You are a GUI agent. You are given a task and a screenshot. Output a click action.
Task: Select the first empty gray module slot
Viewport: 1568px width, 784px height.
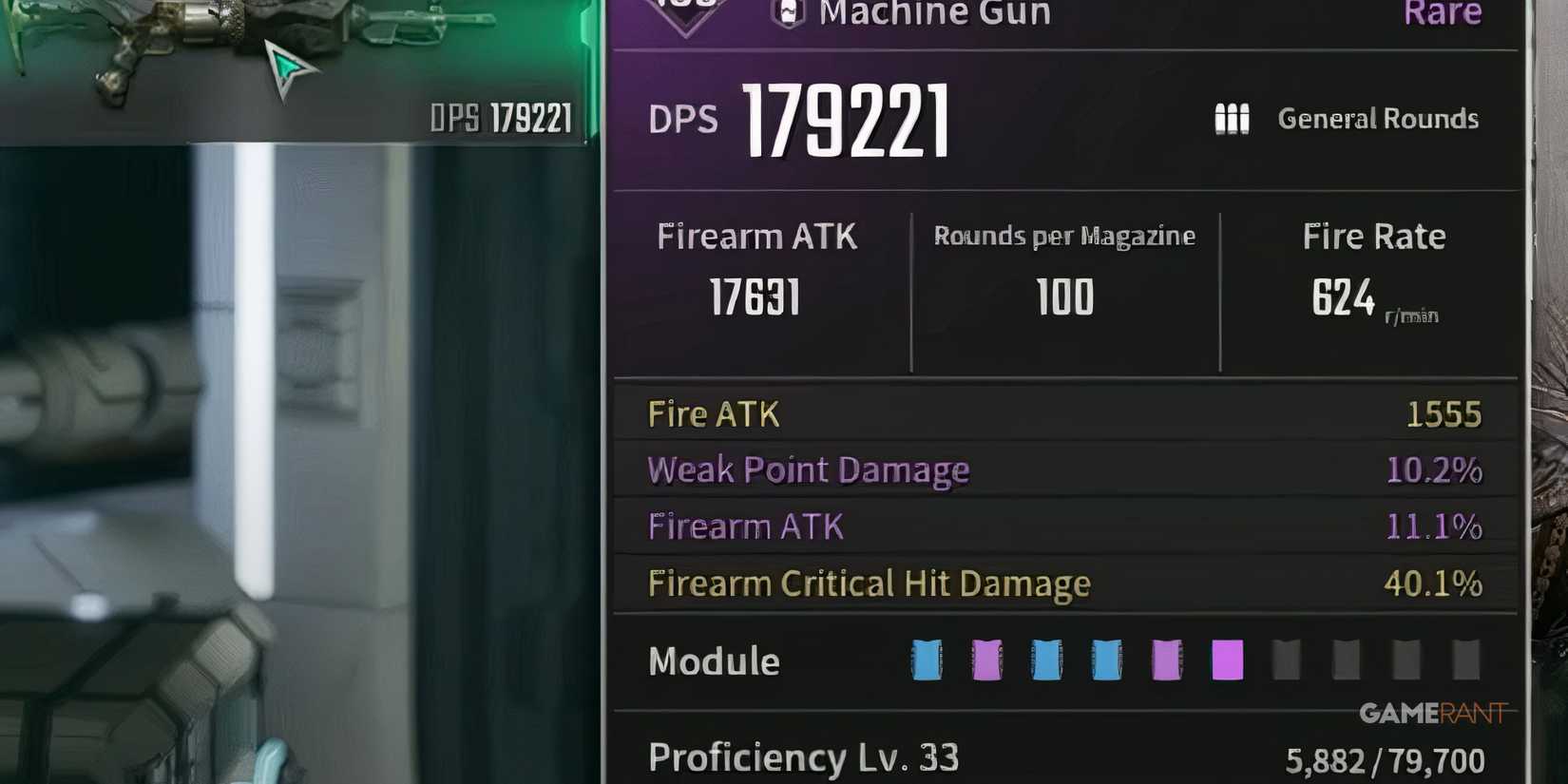[1288, 660]
